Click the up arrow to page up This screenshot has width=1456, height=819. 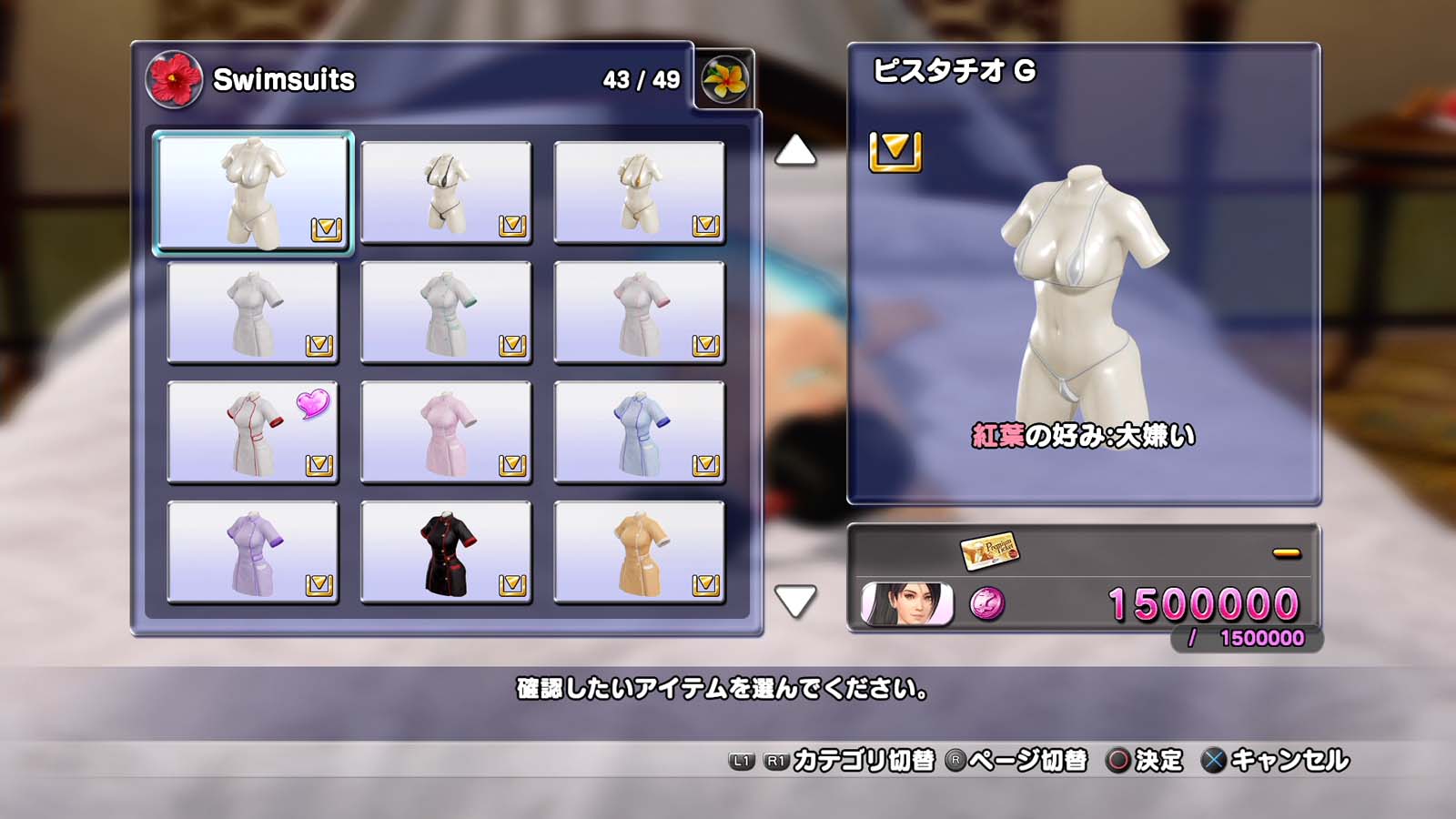coord(795,150)
